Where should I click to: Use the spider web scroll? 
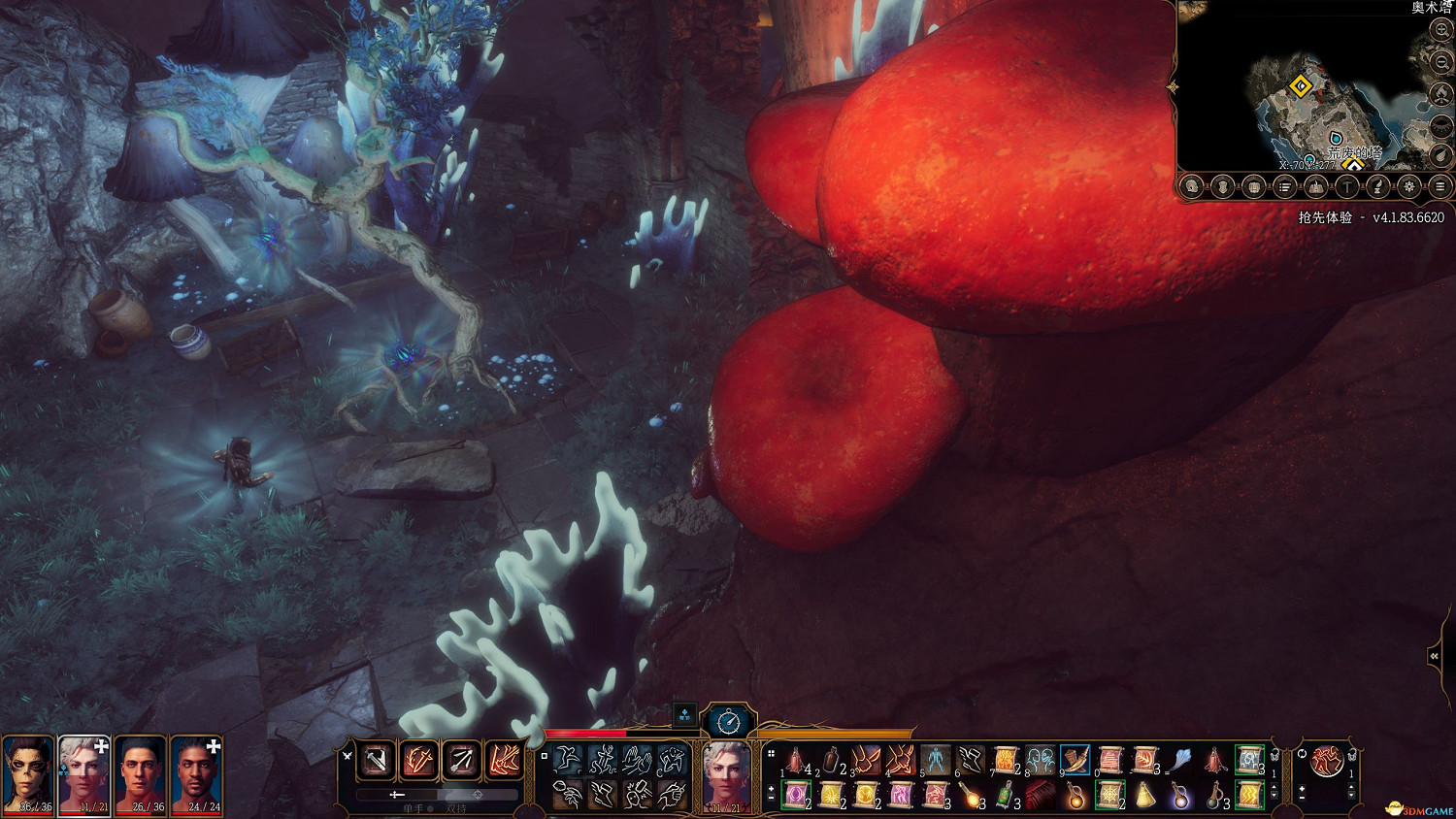pos(1109,795)
